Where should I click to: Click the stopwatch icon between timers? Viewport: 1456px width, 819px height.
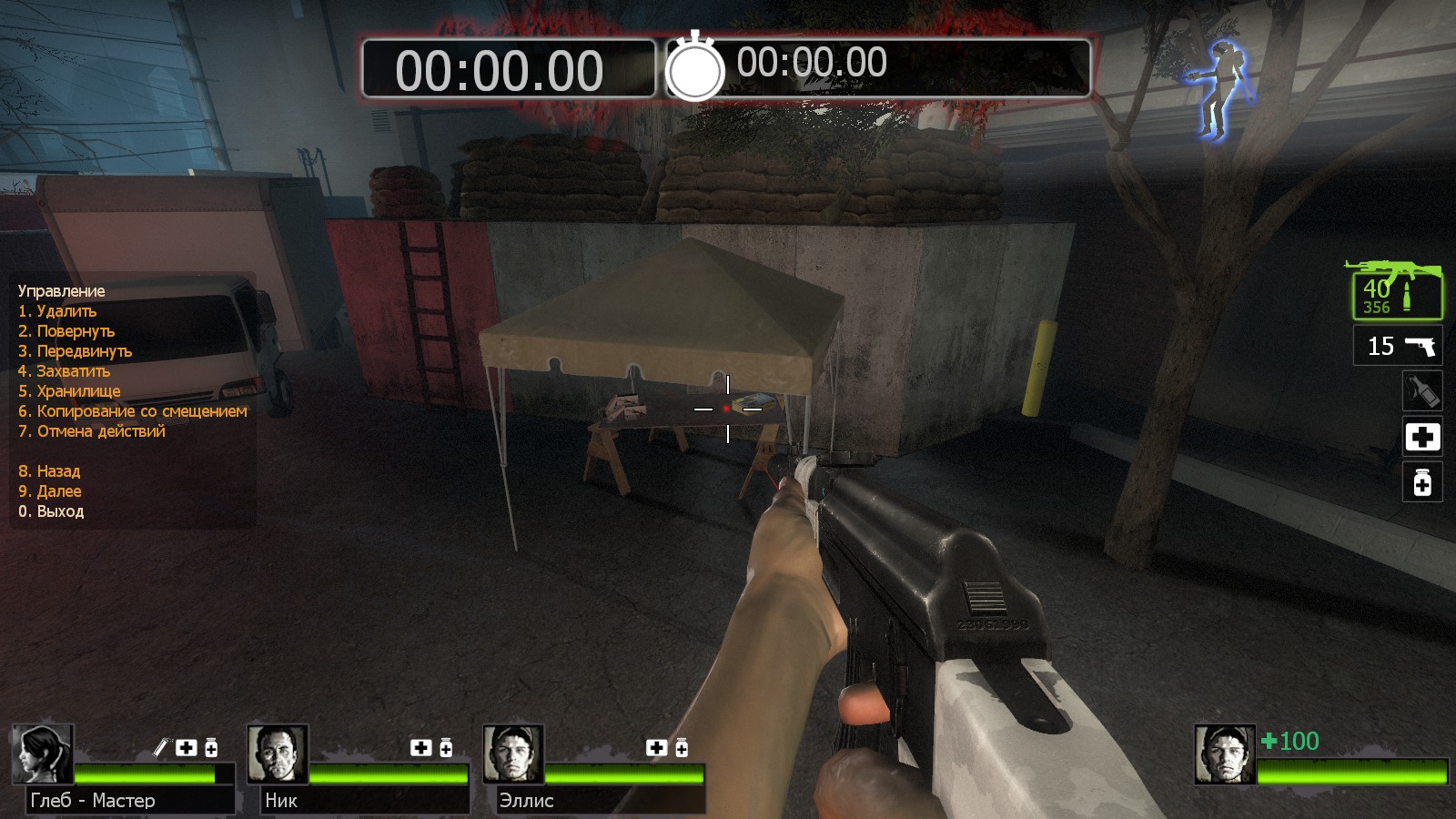695,67
